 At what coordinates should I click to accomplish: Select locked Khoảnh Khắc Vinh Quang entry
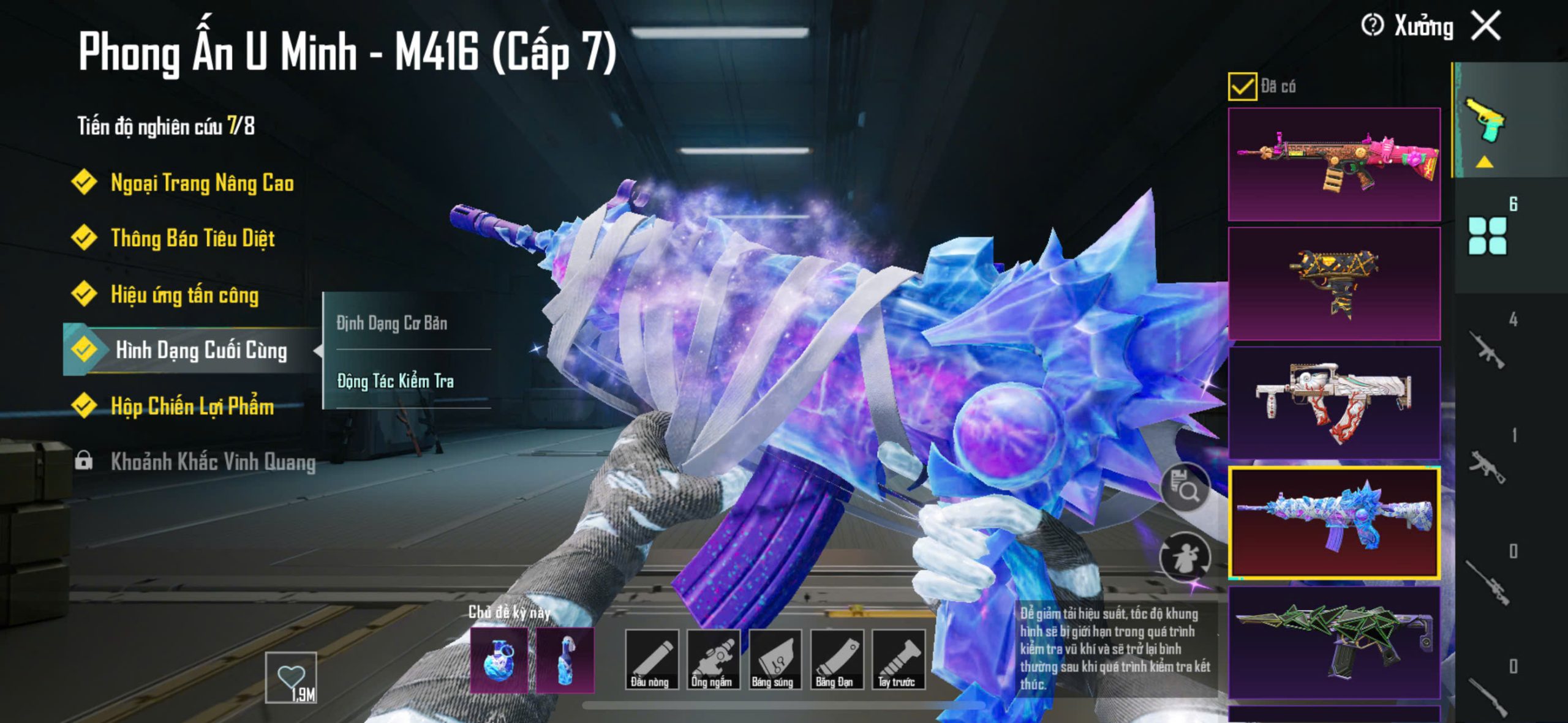(212, 462)
